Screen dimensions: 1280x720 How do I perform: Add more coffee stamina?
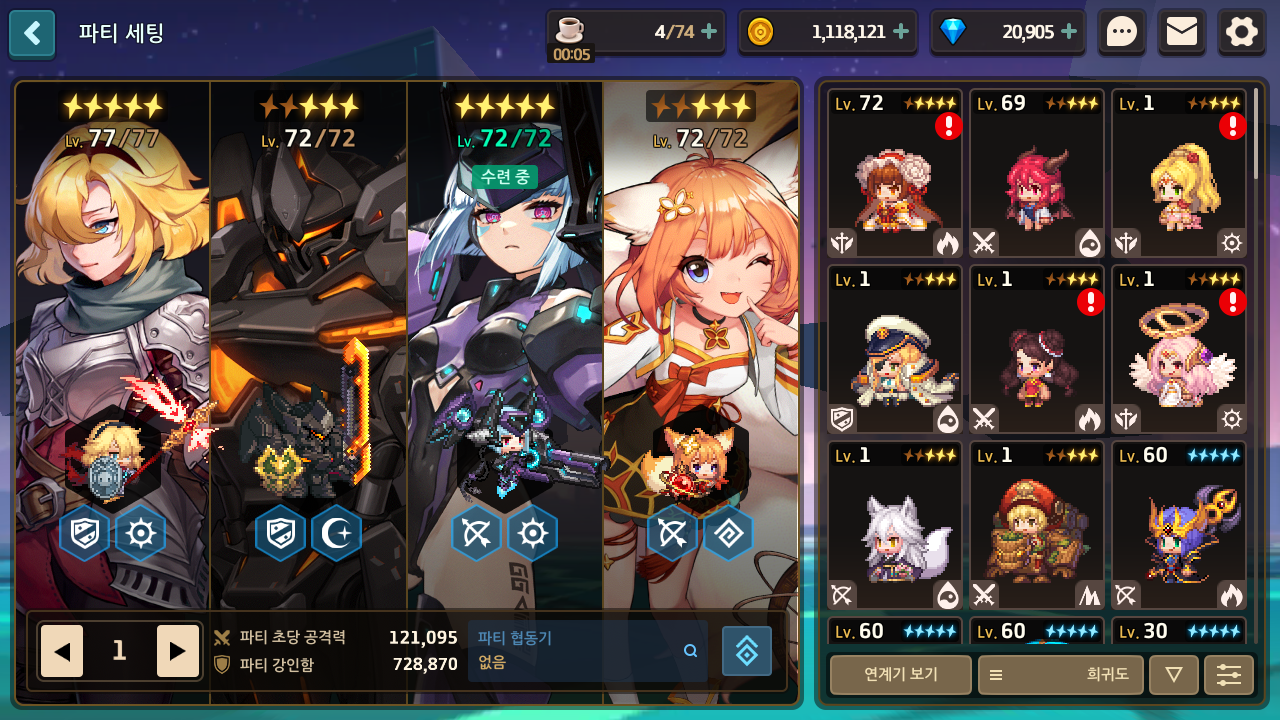pos(709,32)
